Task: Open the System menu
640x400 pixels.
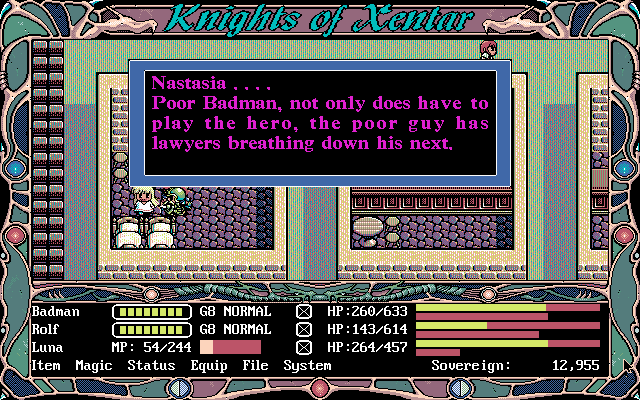Action: 306,366
